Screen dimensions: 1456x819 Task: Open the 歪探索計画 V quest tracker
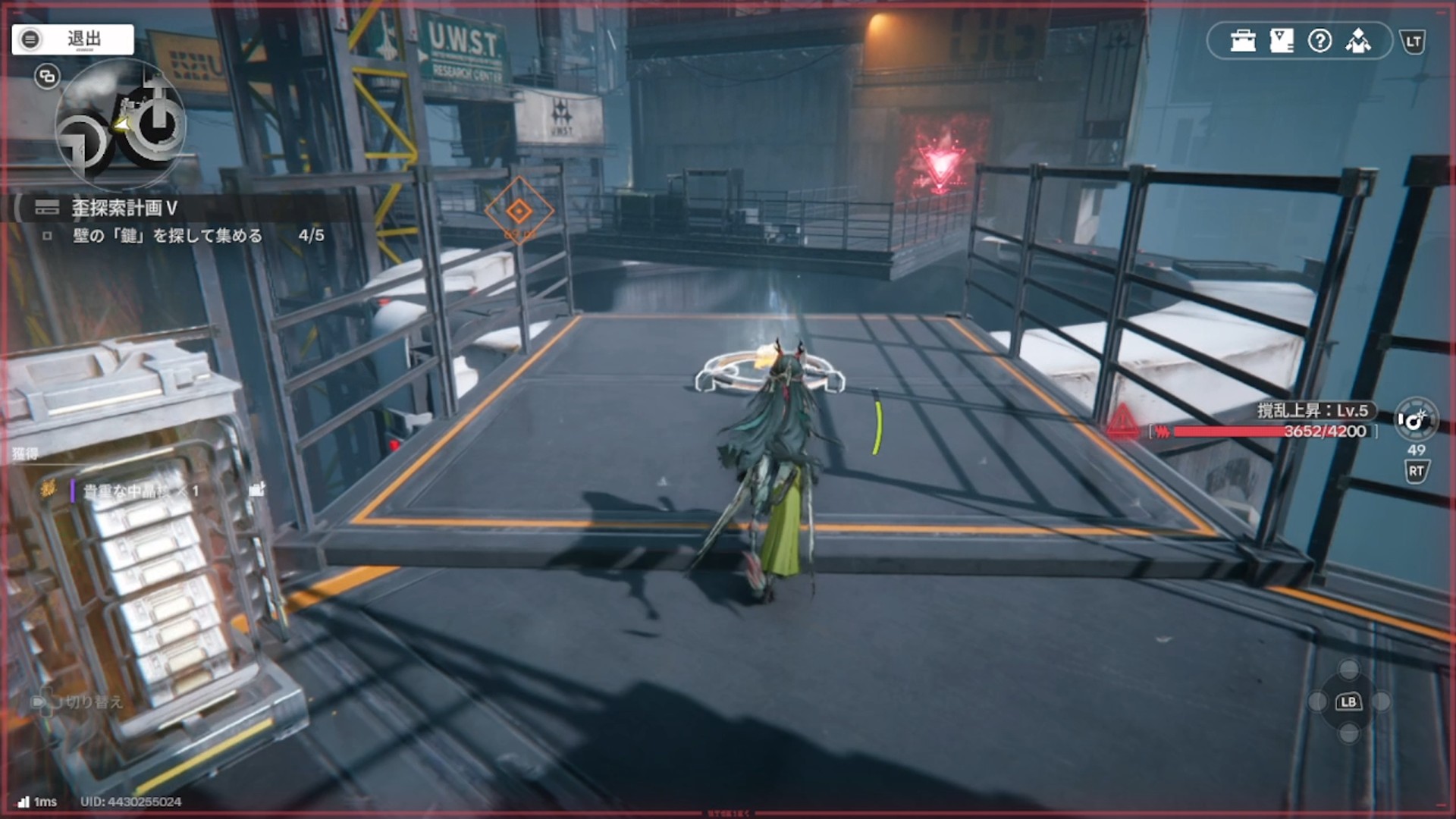[x=124, y=208]
